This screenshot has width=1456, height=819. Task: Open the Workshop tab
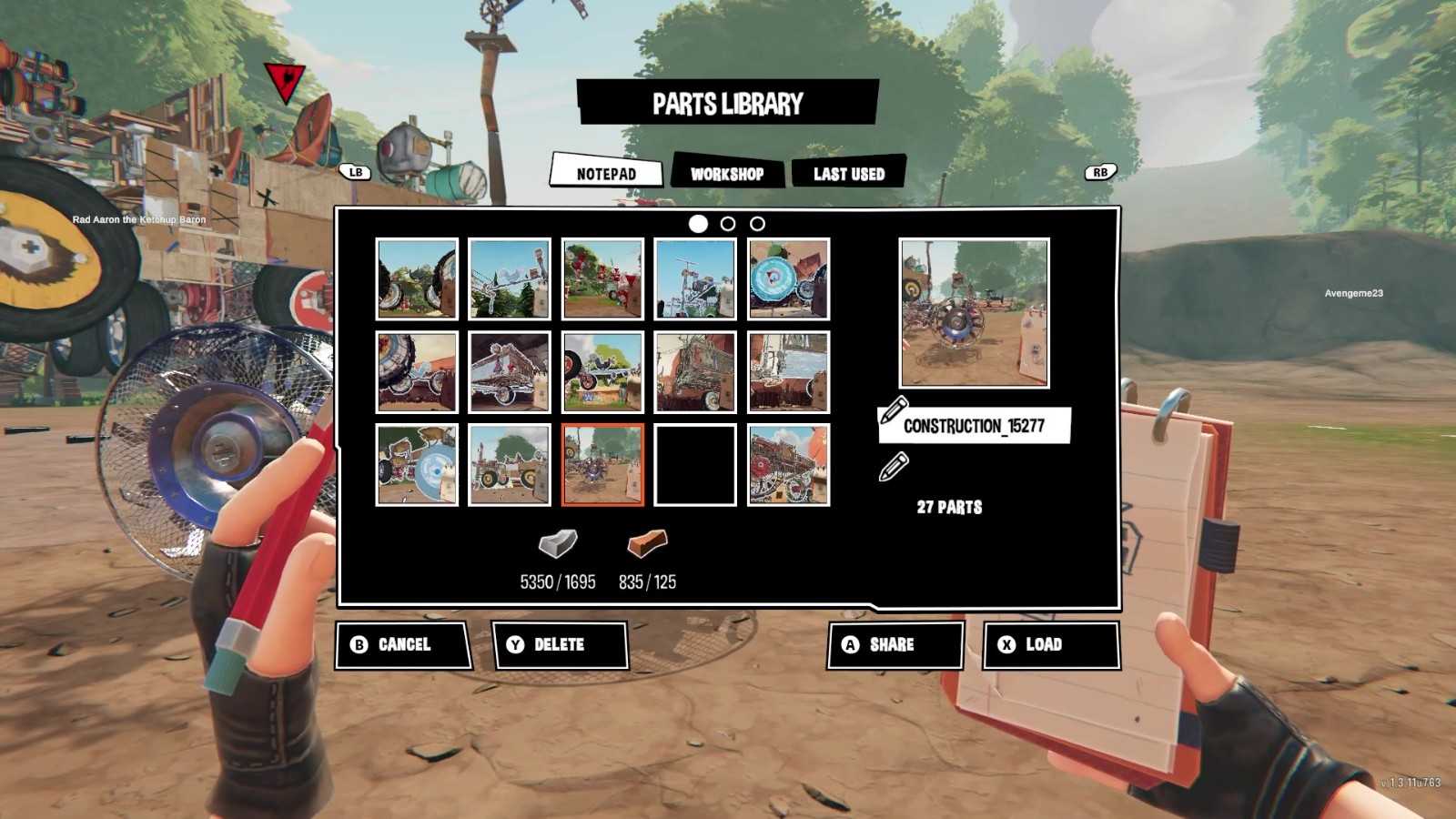point(726,173)
